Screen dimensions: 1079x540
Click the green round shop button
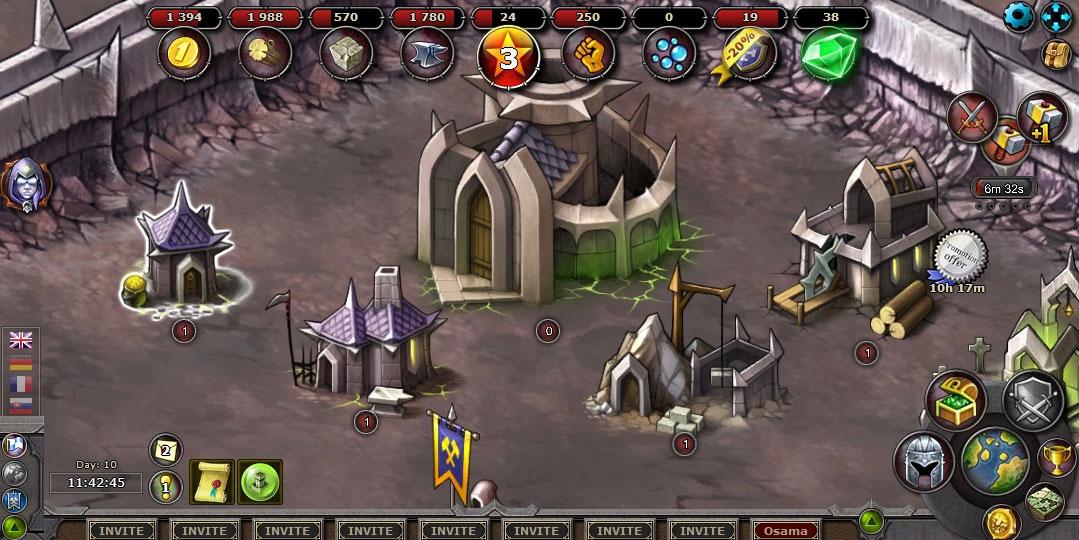[260, 482]
